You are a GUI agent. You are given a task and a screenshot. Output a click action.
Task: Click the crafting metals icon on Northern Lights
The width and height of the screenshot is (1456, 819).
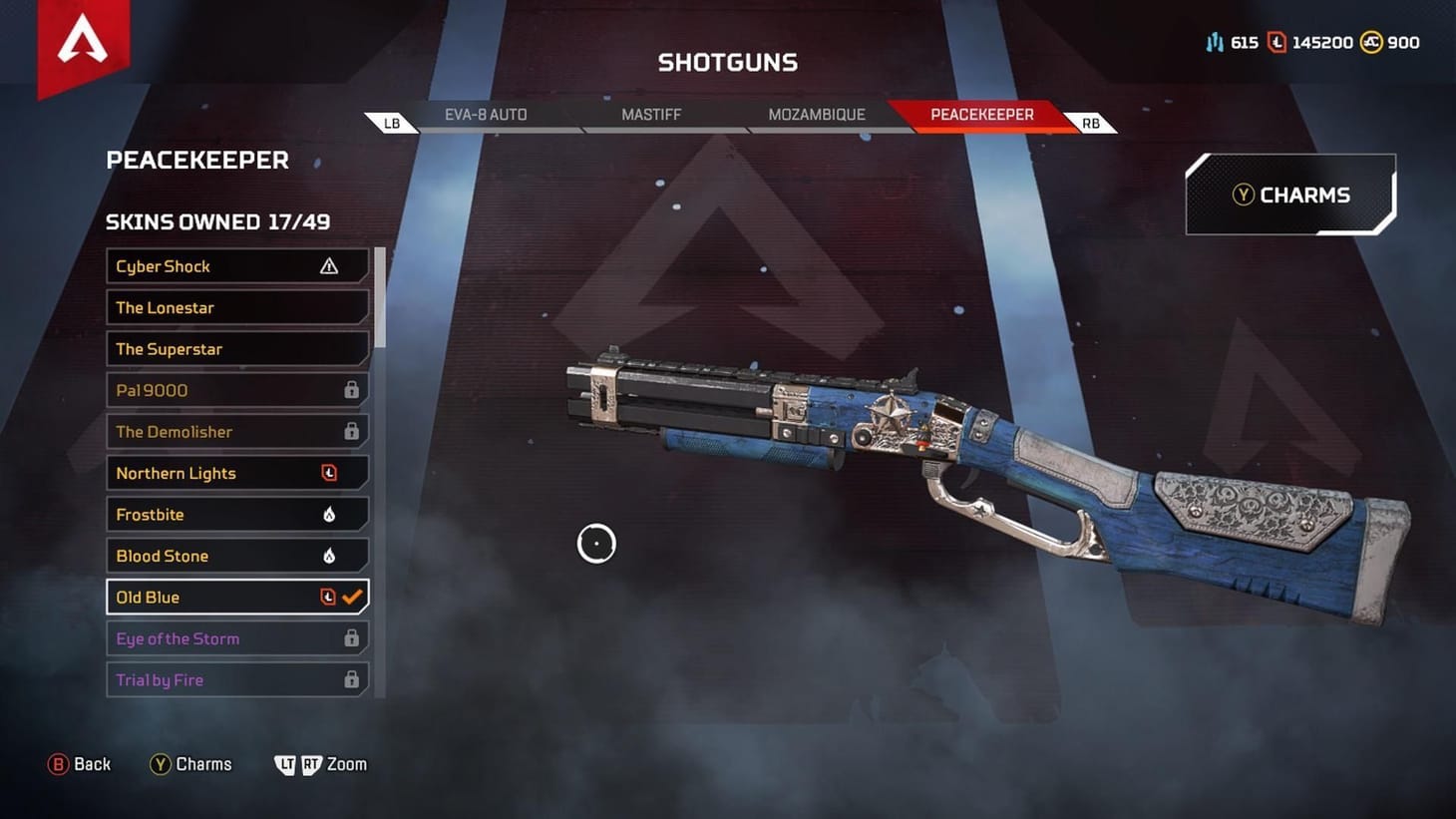(x=329, y=472)
